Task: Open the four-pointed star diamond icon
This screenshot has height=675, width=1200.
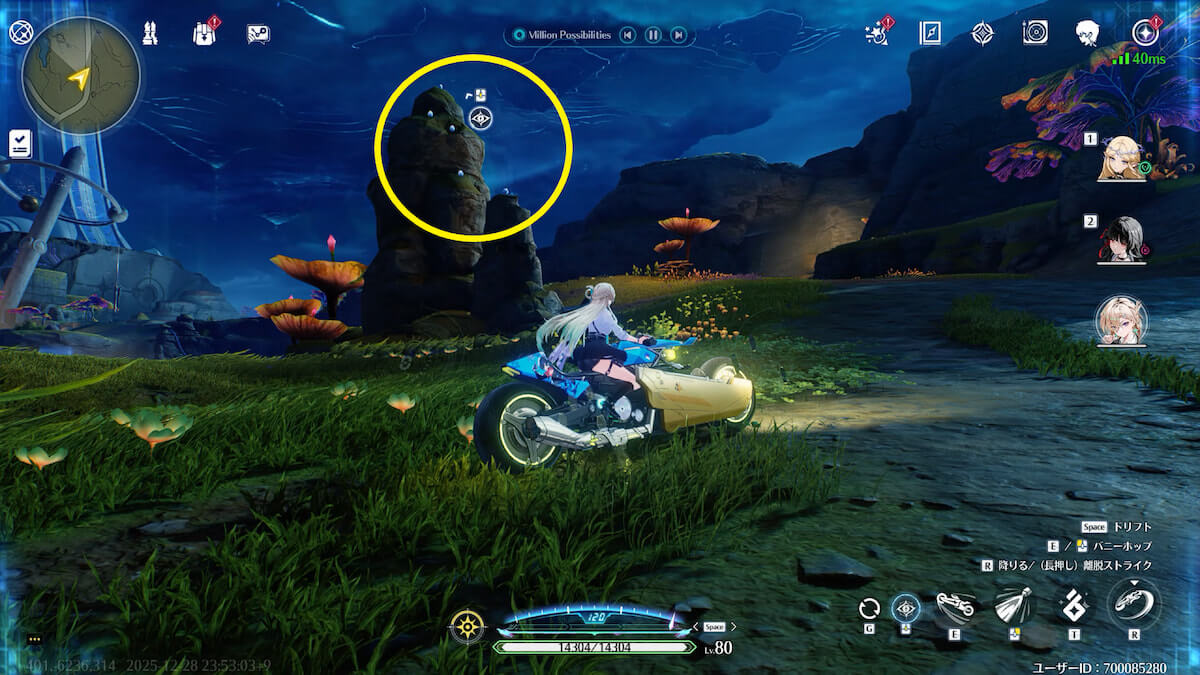Action: click(x=983, y=33)
